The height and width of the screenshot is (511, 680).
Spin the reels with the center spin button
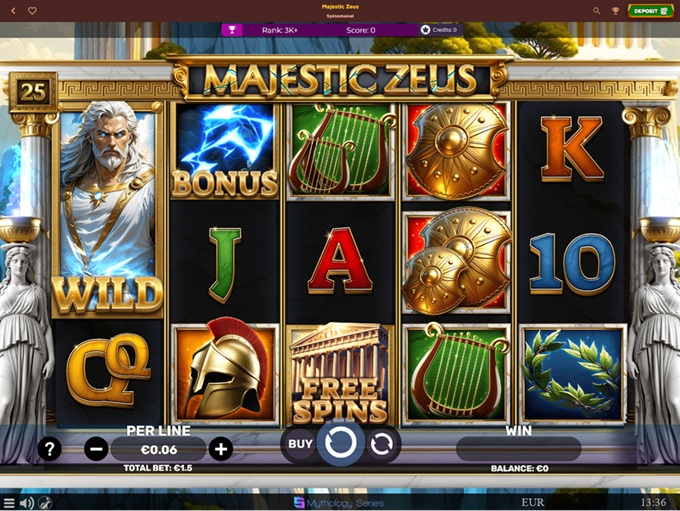tap(341, 444)
